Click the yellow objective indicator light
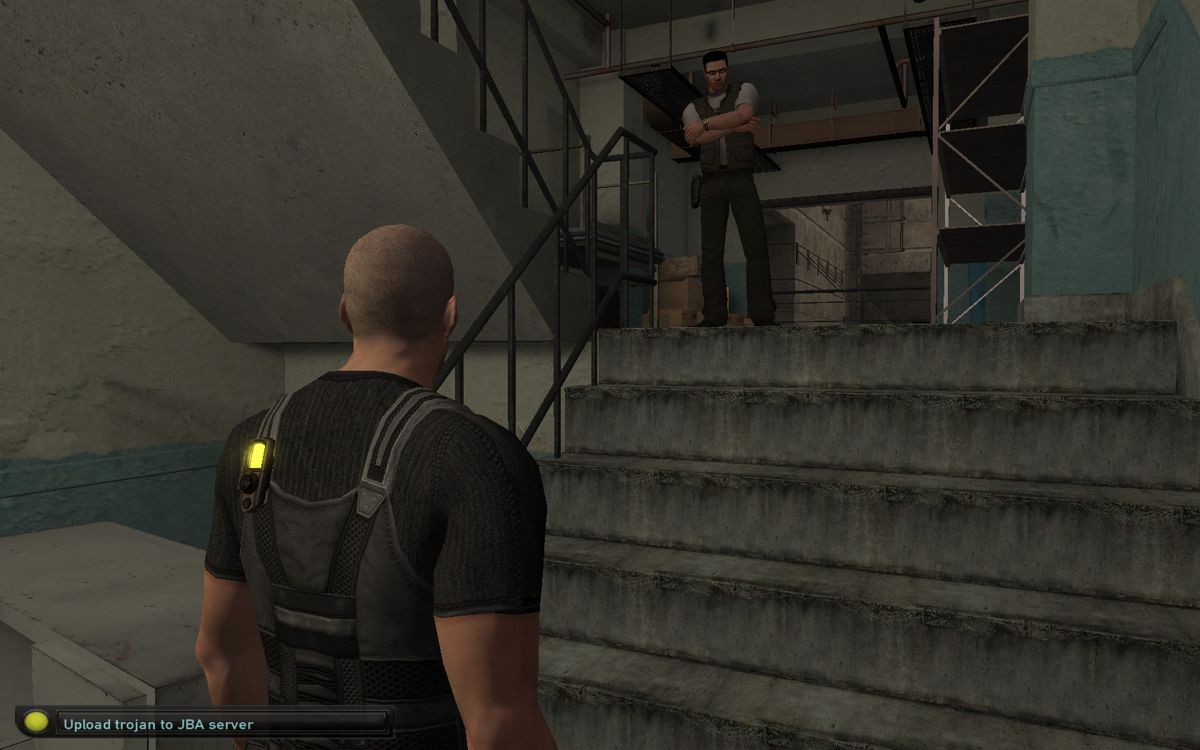This screenshot has height=750, width=1200. click(36, 722)
